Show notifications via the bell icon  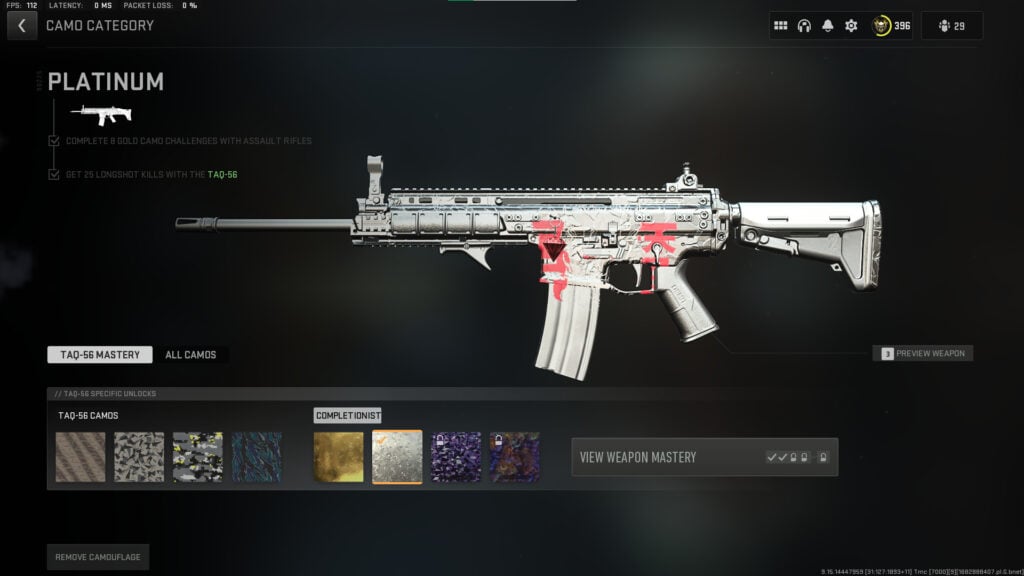point(827,26)
